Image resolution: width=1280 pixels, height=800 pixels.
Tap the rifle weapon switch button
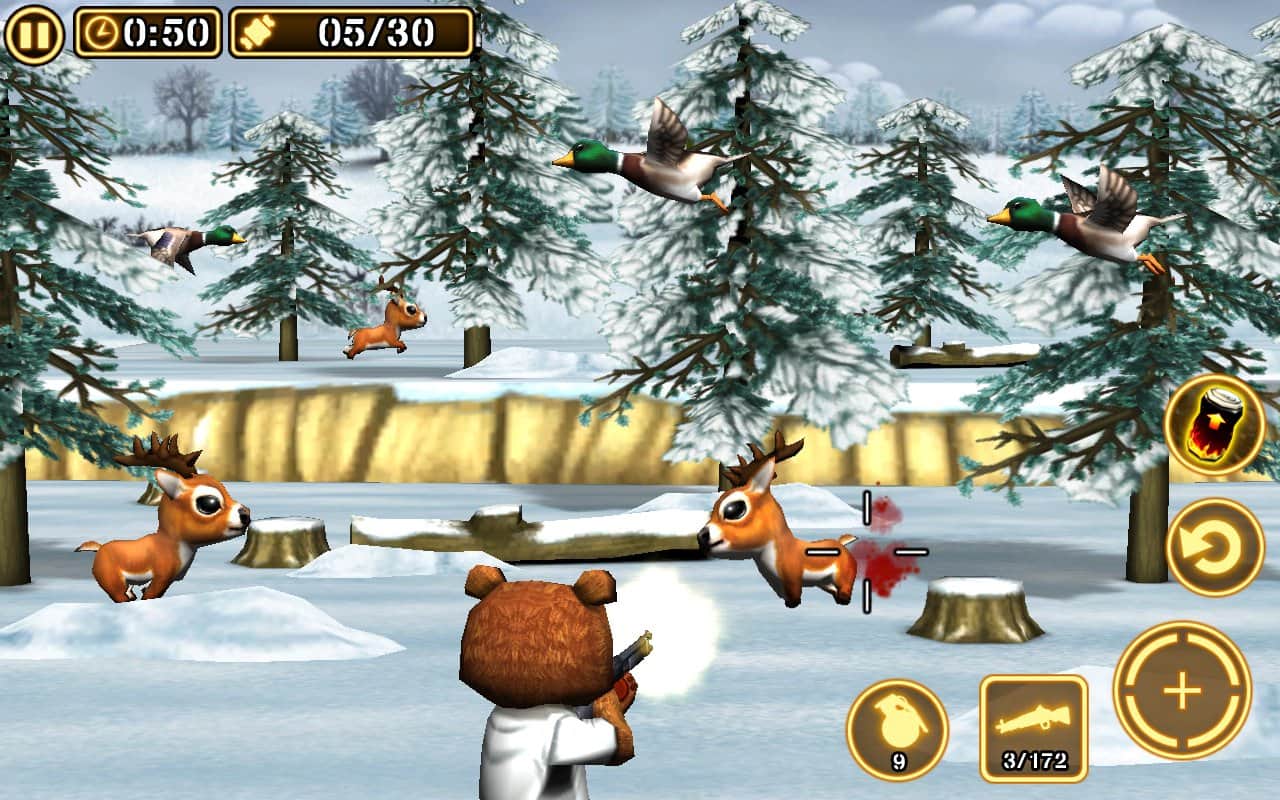click(1033, 727)
